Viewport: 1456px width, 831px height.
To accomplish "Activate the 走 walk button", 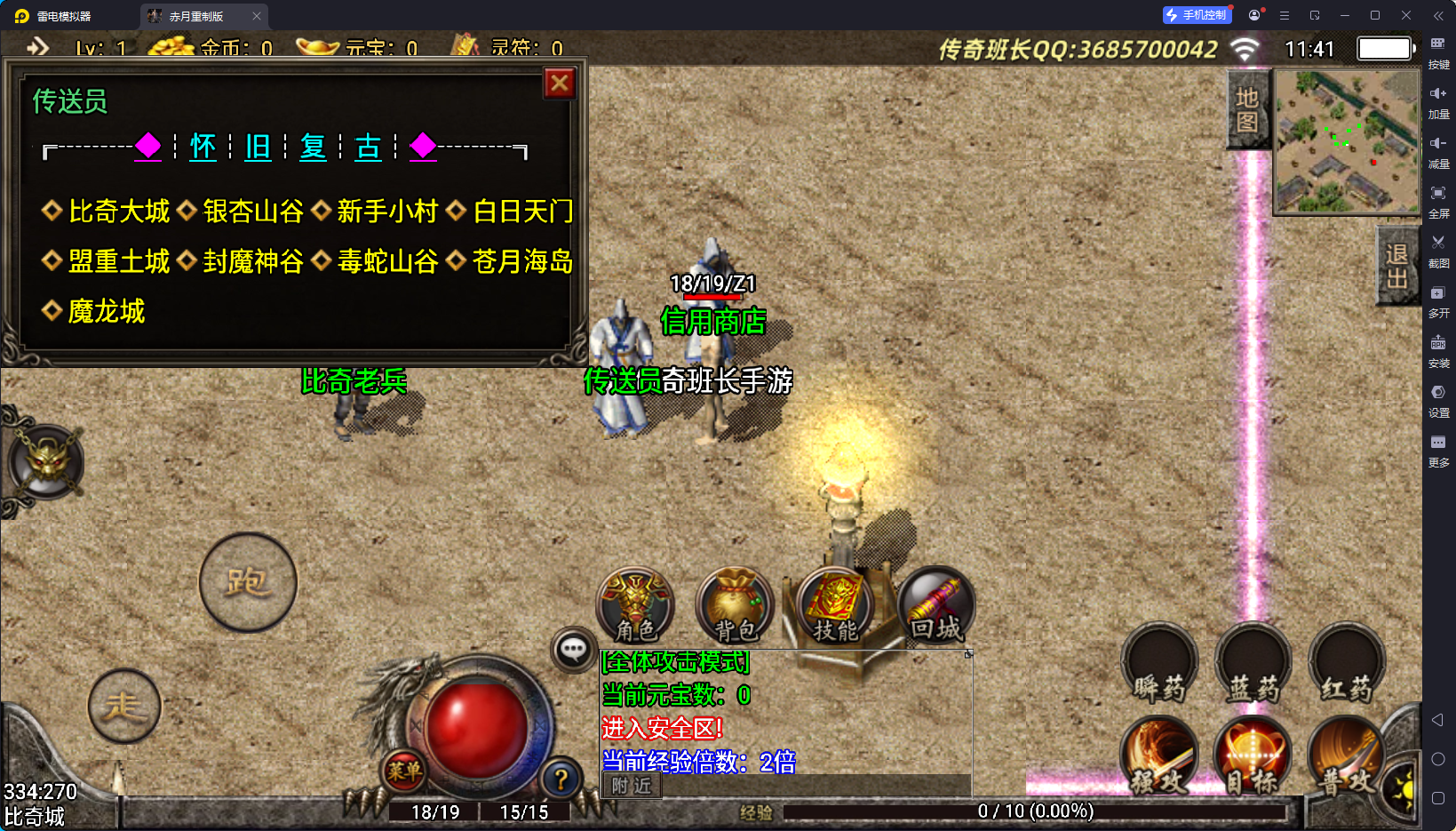I will click(124, 706).
